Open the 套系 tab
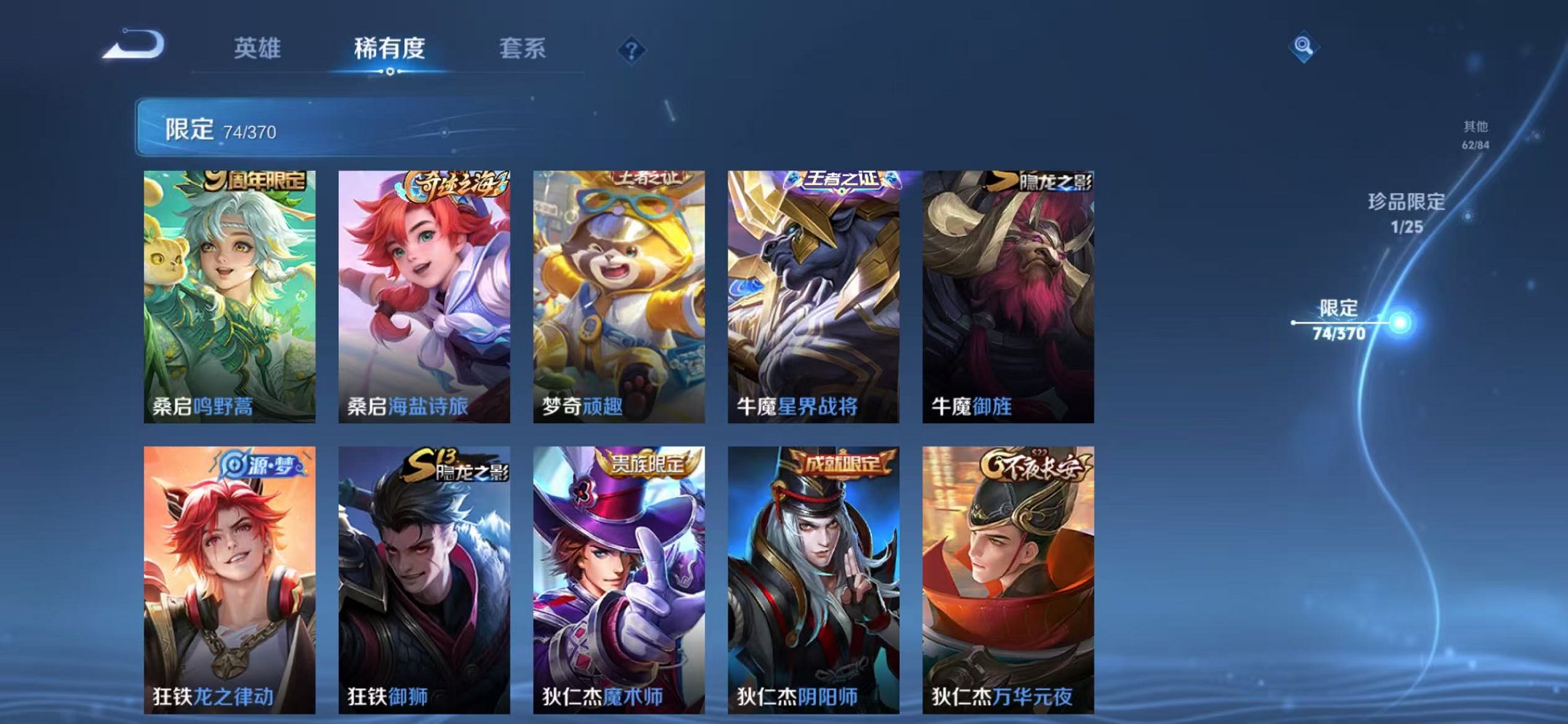This screenshot has width=1568, height=724. [x=522, y=47]
